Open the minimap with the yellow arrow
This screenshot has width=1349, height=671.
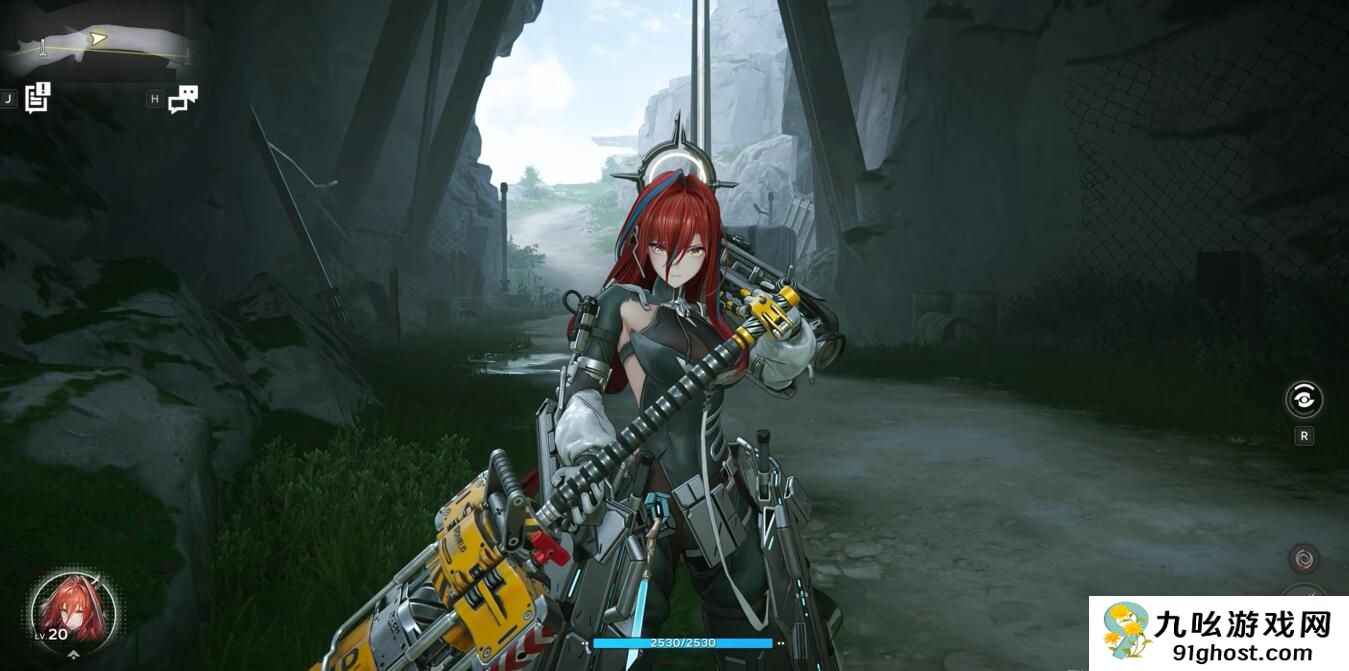97,43
